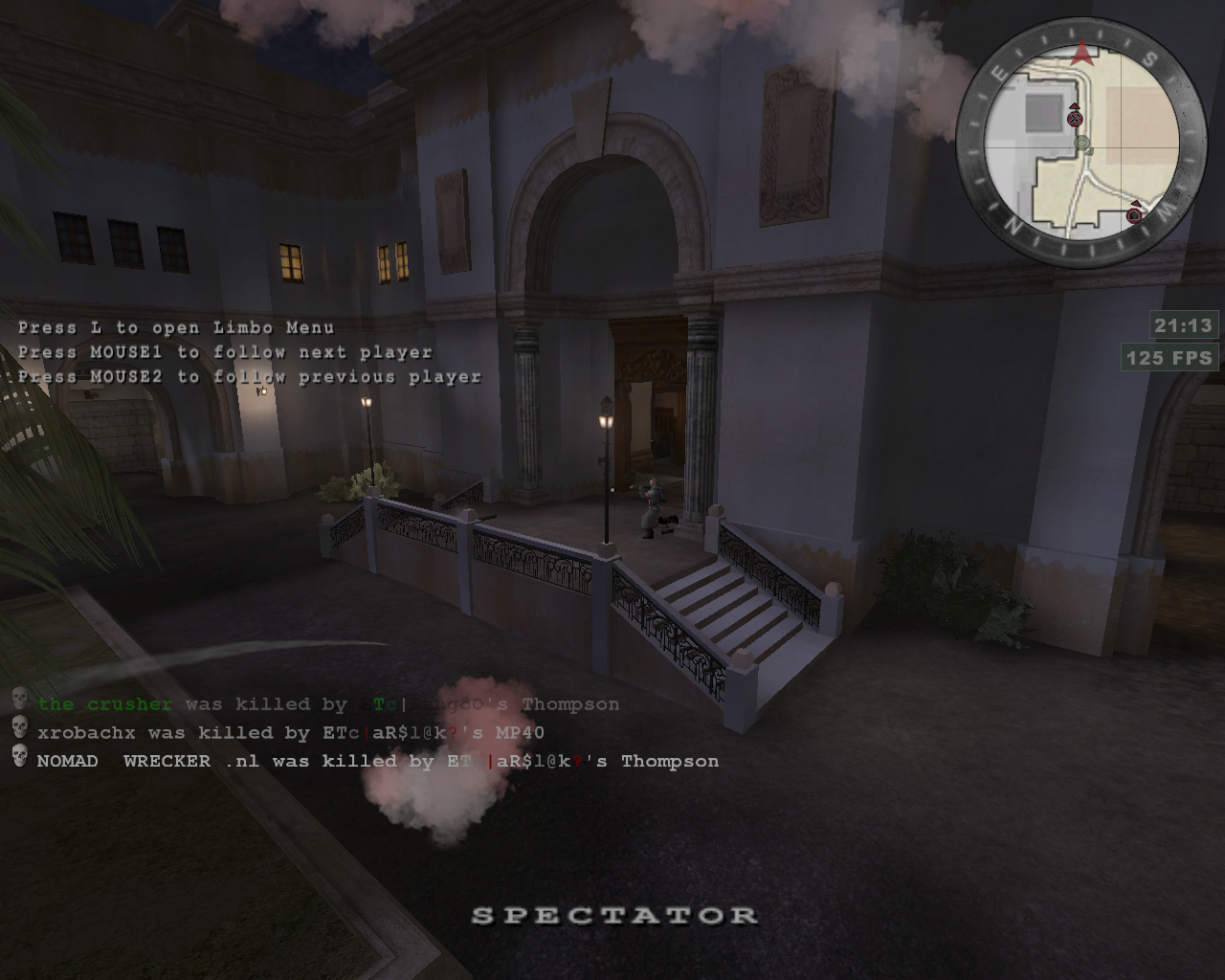Click the red north arrow on the compass
The image size is (1225, 980).
click(1082, 54)
